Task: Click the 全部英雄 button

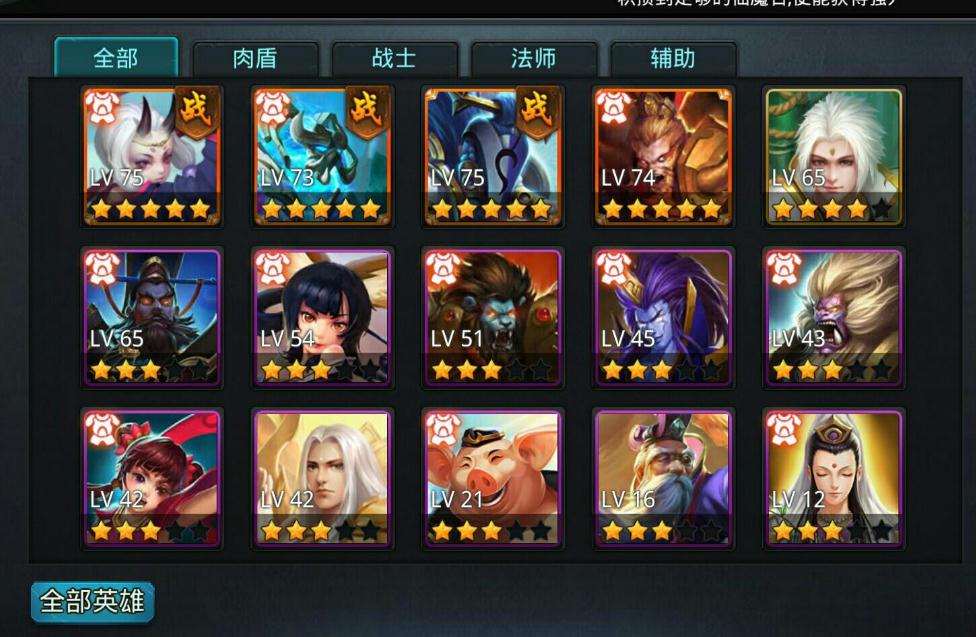Action: coord(92,602)
